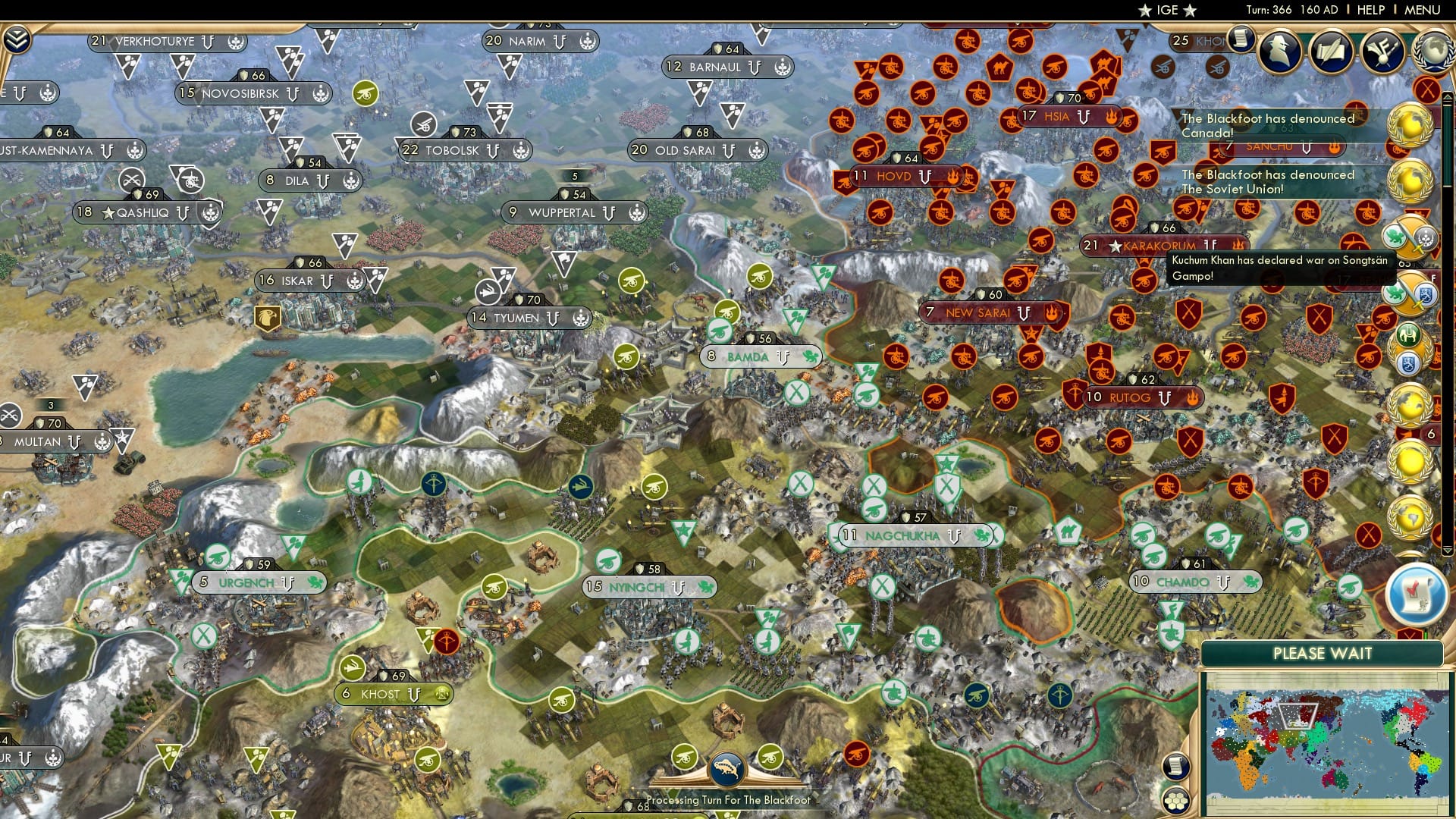Dismiss the Blackfoot denounced Canada notification

coord(1266,125)
